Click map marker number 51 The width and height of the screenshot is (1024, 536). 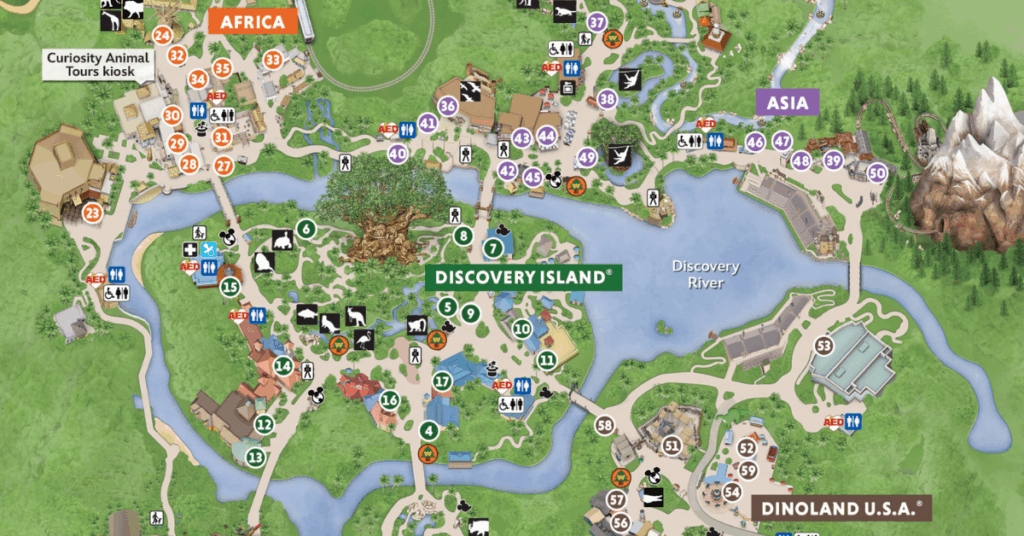(671, 445)
